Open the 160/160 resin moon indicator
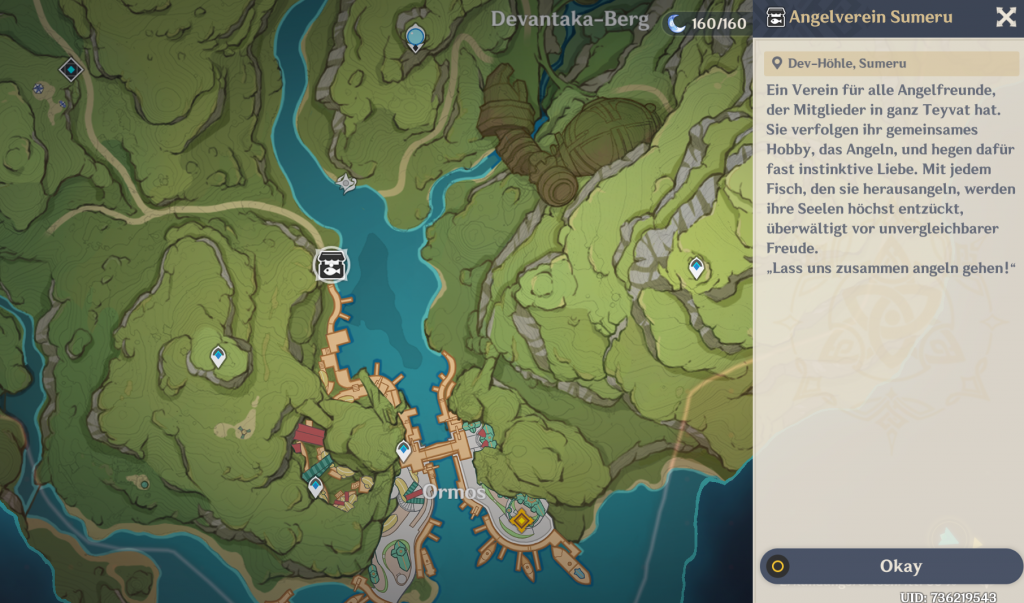The height and width of the screenshot is (603, 1024). click(x=708, y=23)
